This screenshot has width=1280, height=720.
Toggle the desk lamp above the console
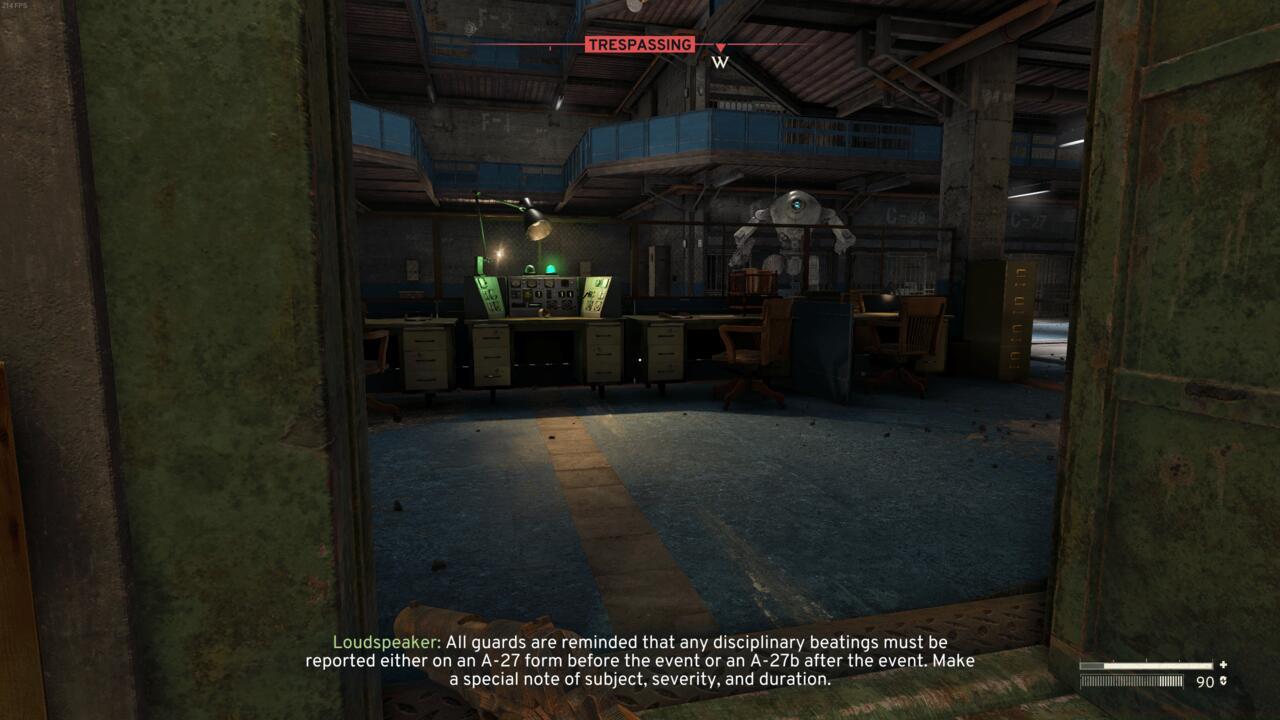(x=539, y=224)
